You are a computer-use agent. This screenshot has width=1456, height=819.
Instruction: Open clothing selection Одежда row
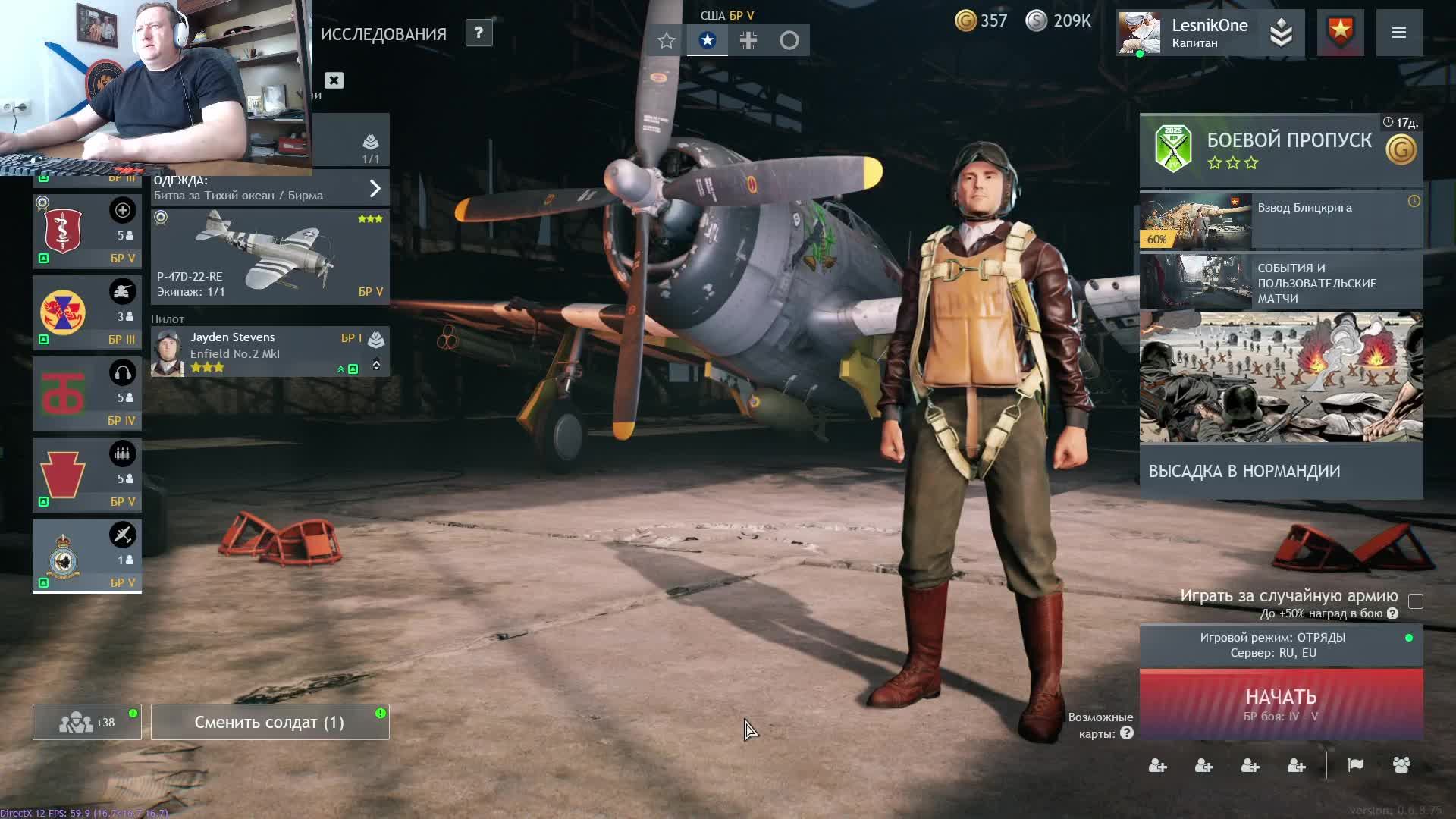(270, 188)
